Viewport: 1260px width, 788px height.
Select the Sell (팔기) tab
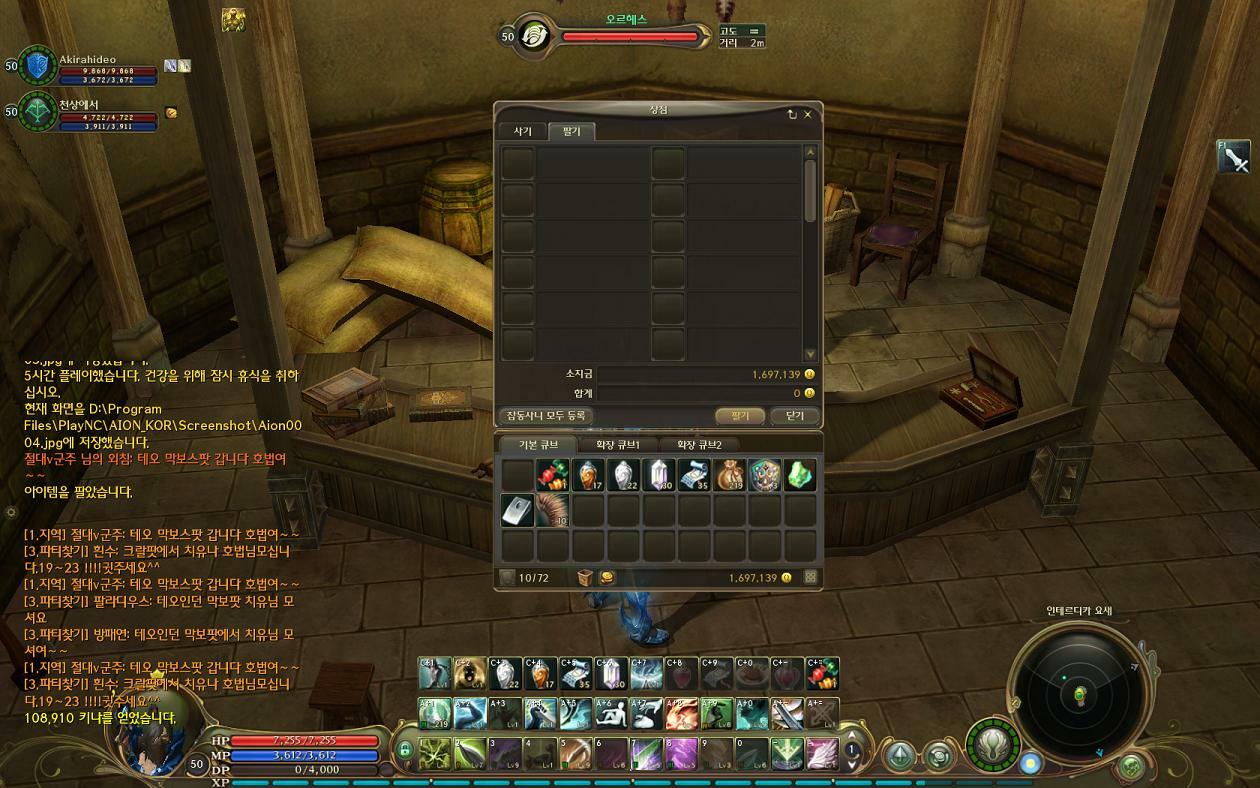(571, 132)
